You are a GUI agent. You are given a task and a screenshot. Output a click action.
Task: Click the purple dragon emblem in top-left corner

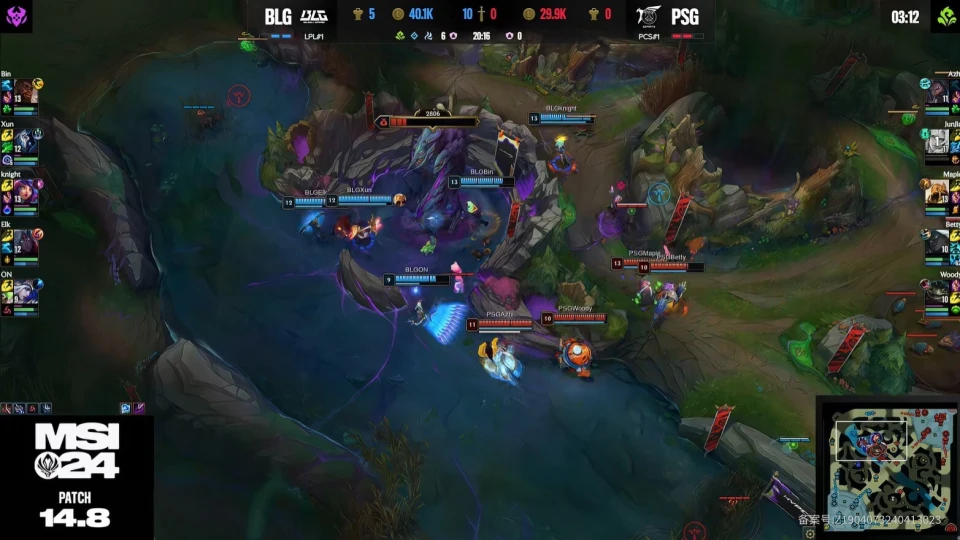click(x=19, y=14)
